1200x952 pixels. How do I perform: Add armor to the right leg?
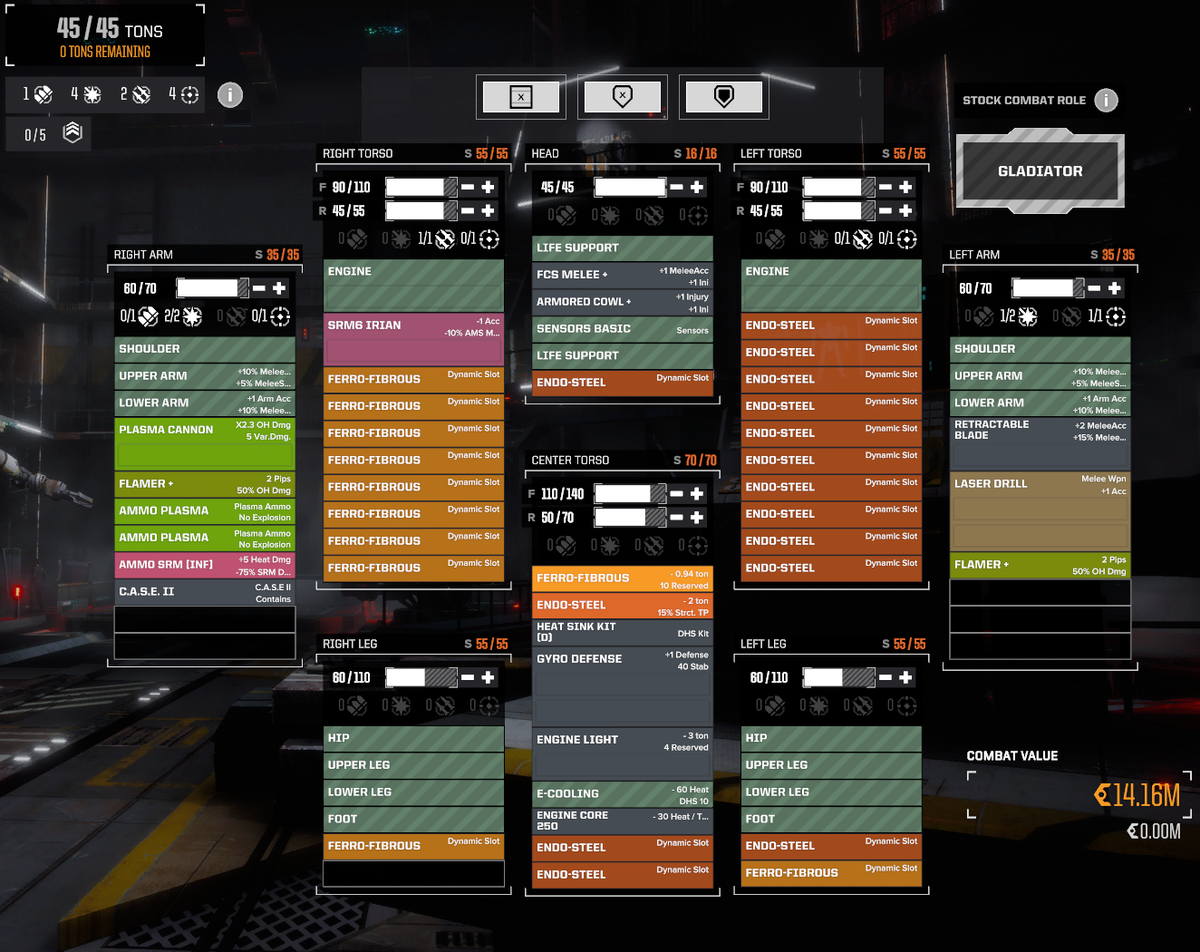[x=488, y=677]
